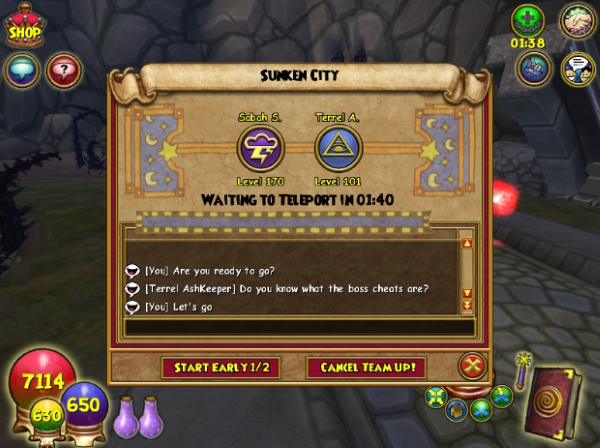
Task: Click the chat log scrollbar
Action: click(466, 270)
